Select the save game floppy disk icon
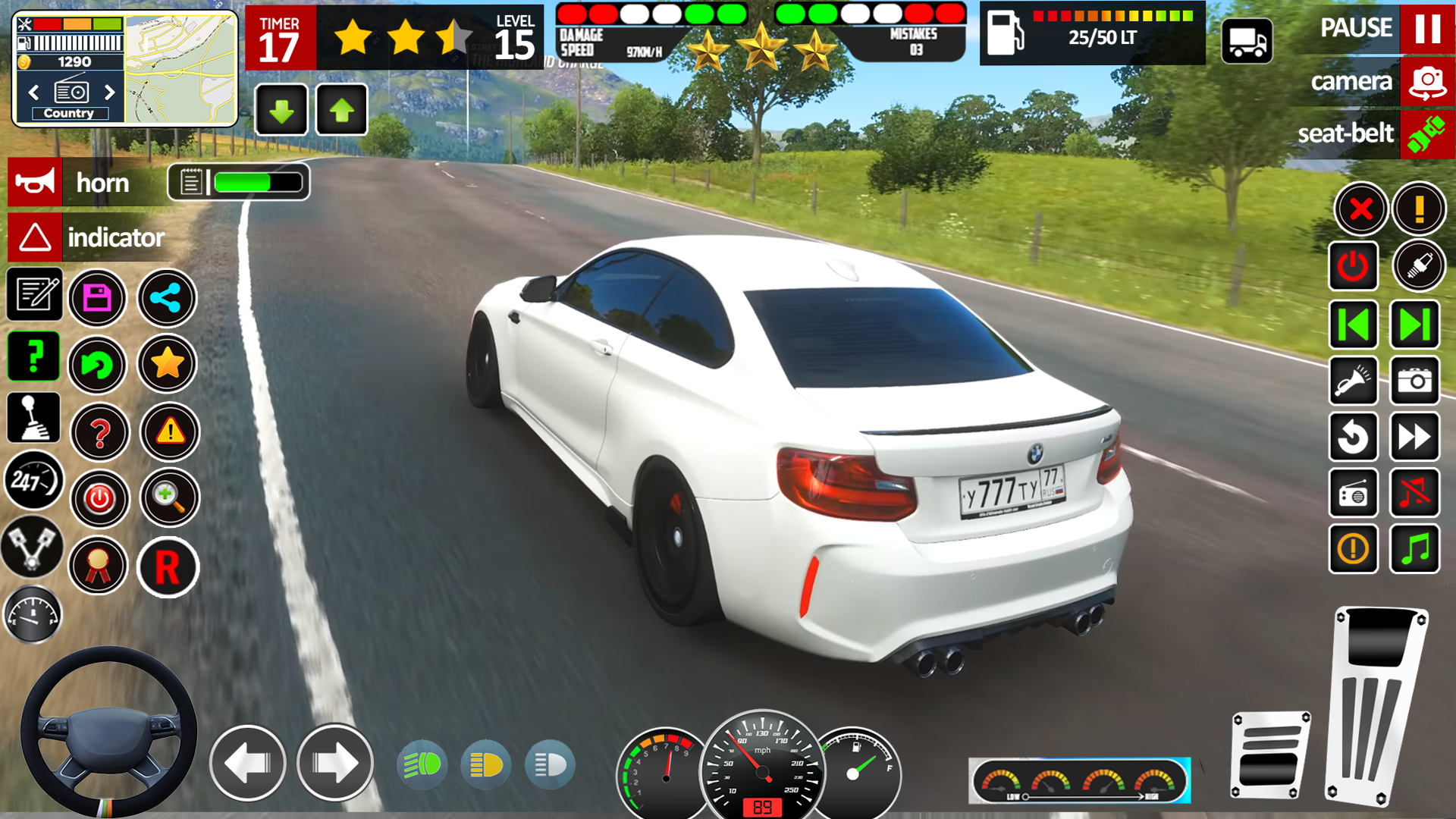Image resolution: width=1456 pixels, height=819 pixels. pos(97,298)
